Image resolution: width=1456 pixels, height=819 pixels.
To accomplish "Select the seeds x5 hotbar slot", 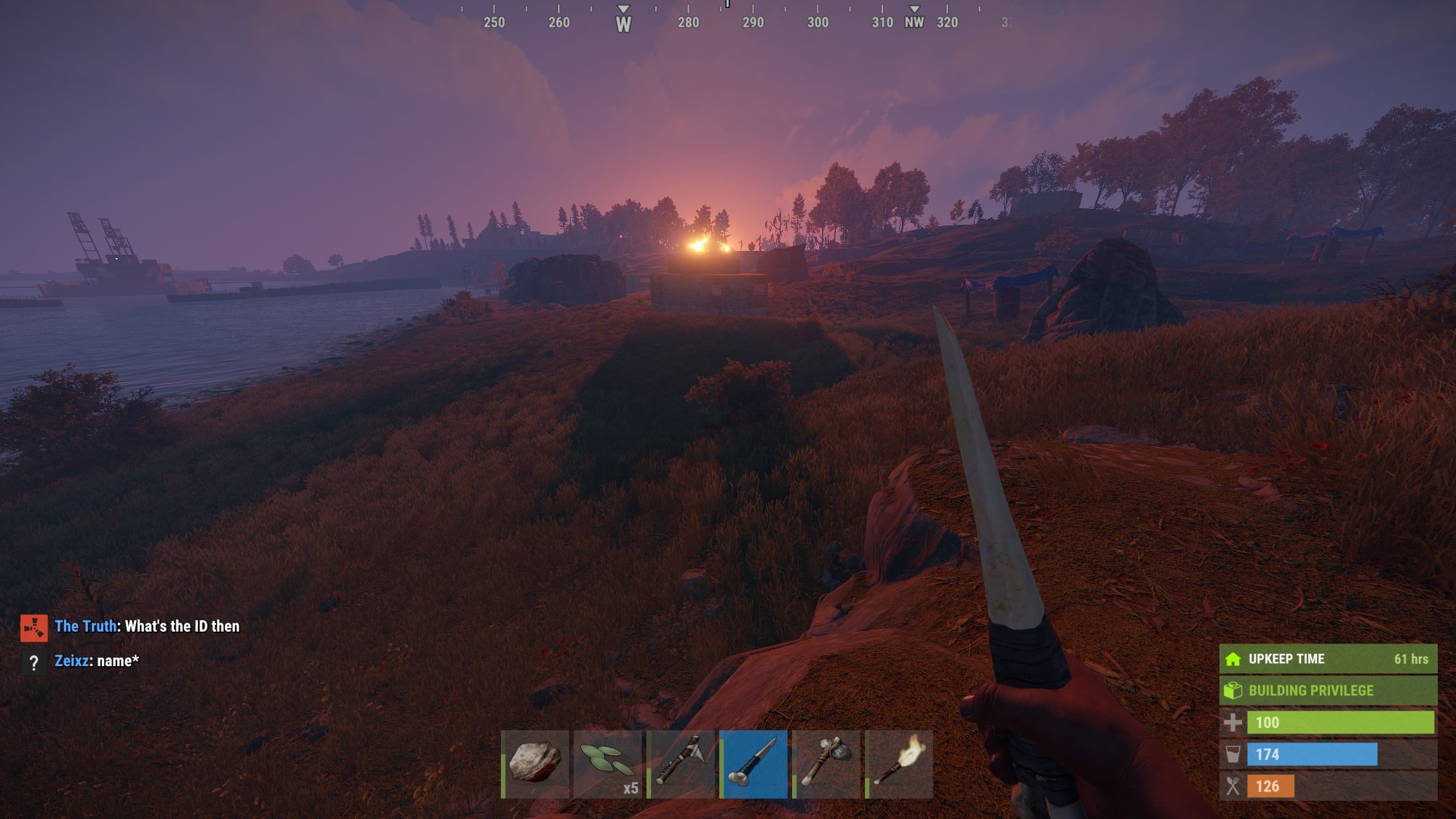I will [x=608, y=764].
